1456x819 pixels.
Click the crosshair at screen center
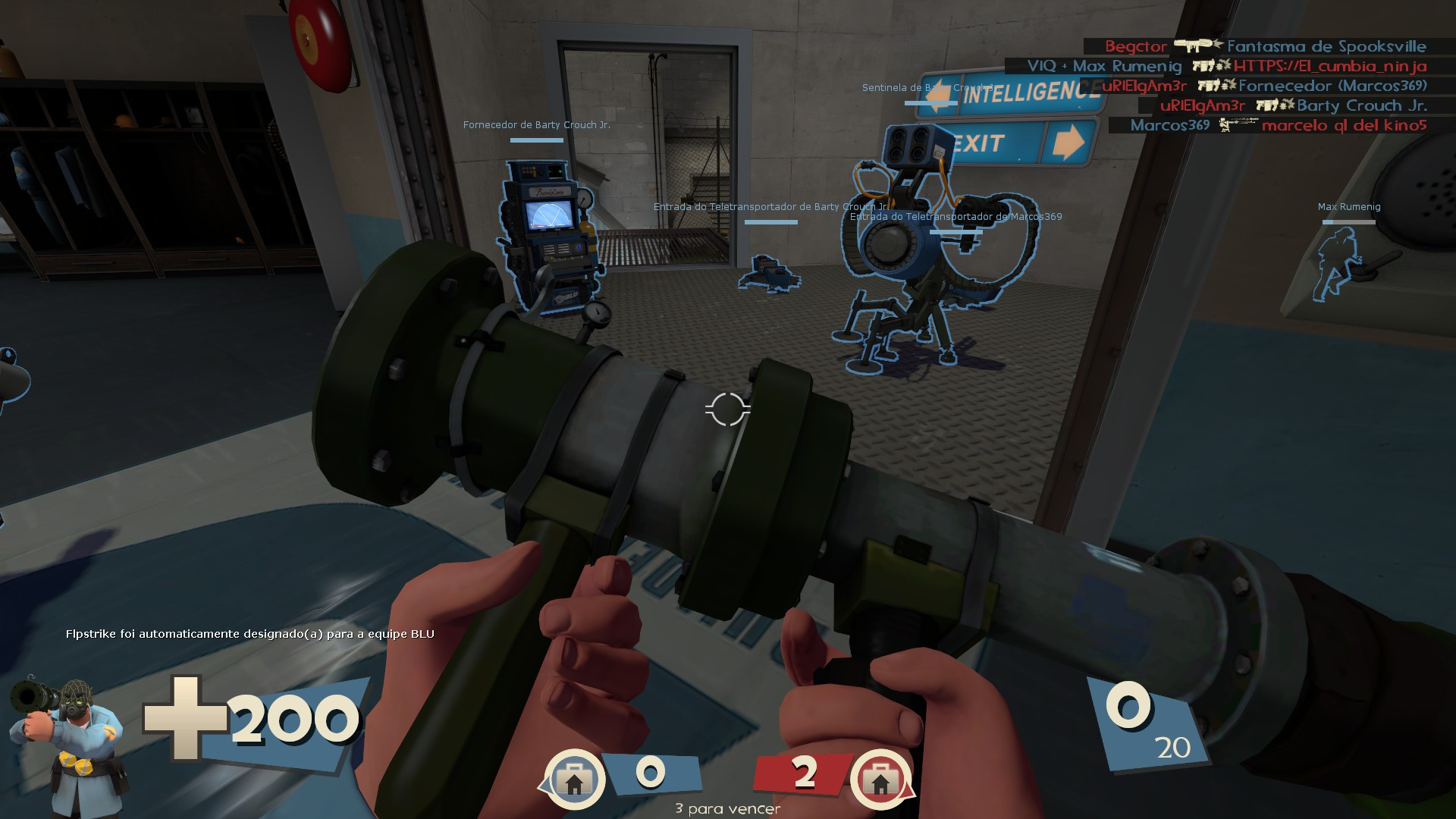(x=728, y=409)
